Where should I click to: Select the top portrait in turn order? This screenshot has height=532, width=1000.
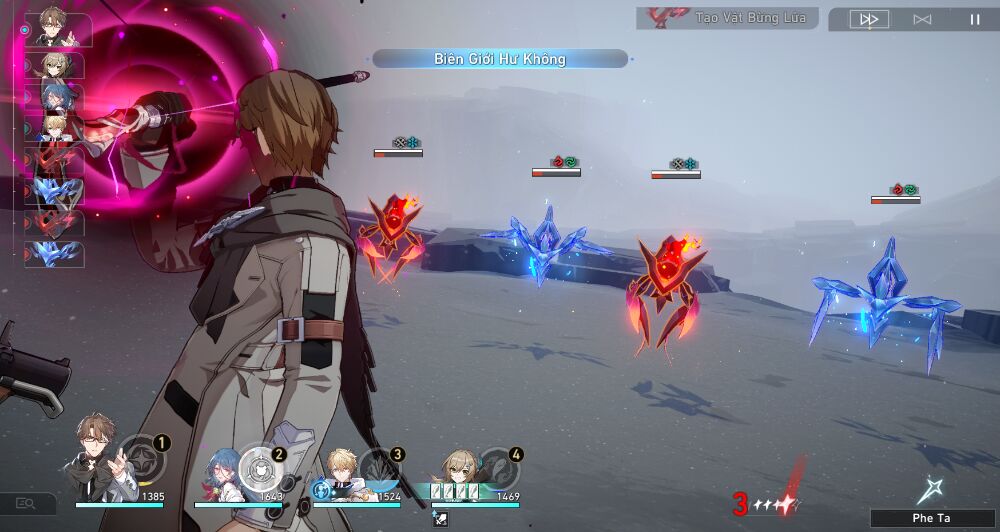pyautogui.click(x=57, y=29)
